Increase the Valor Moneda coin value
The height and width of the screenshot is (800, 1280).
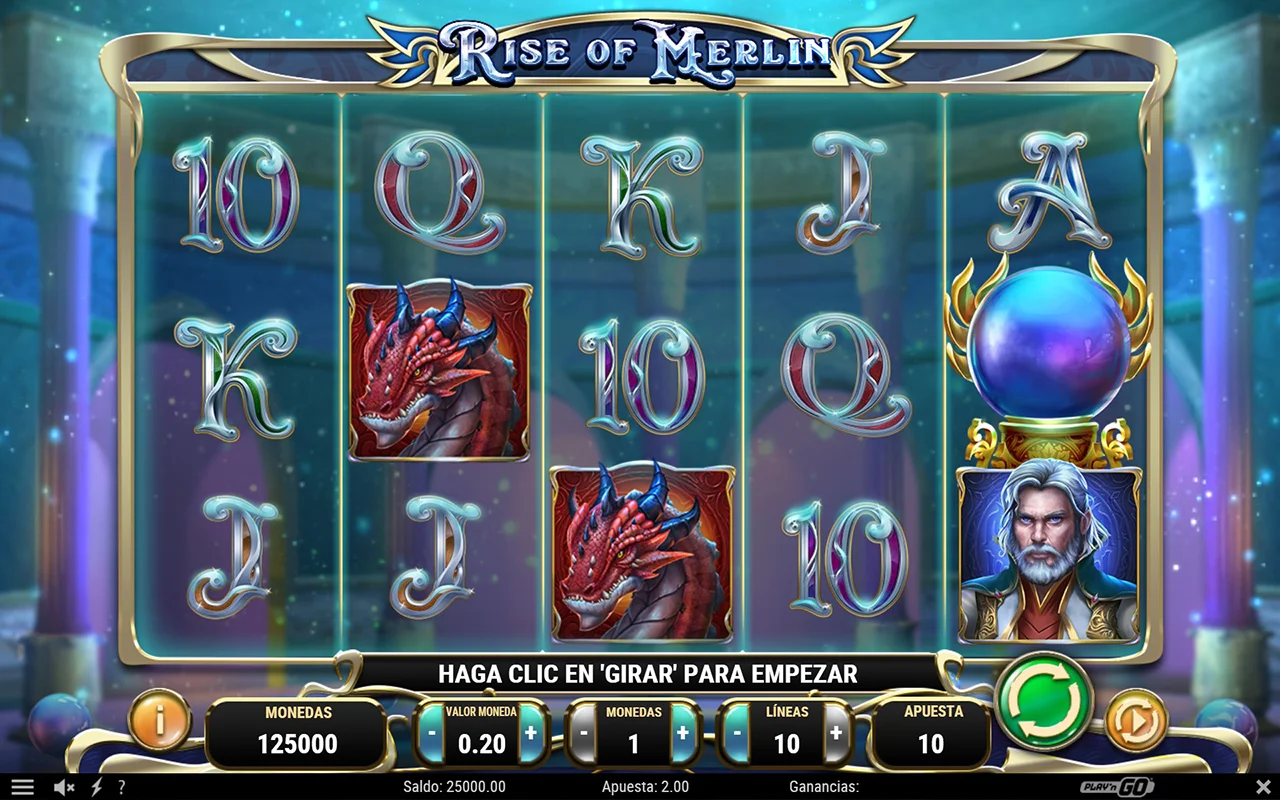(x=531, y=732)
